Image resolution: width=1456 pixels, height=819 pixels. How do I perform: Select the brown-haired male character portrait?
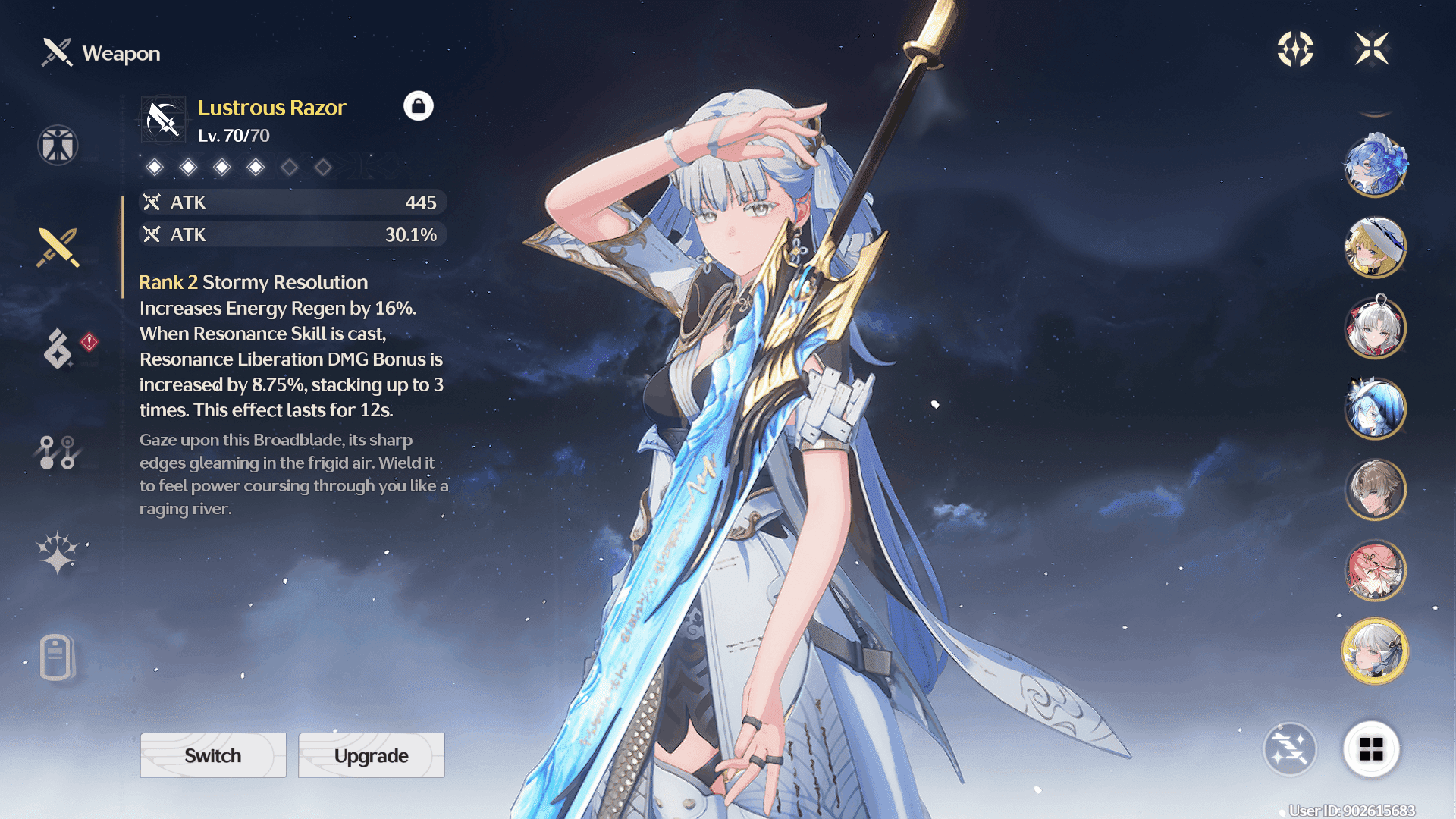pyautogui.click(x=1375, y=490)
